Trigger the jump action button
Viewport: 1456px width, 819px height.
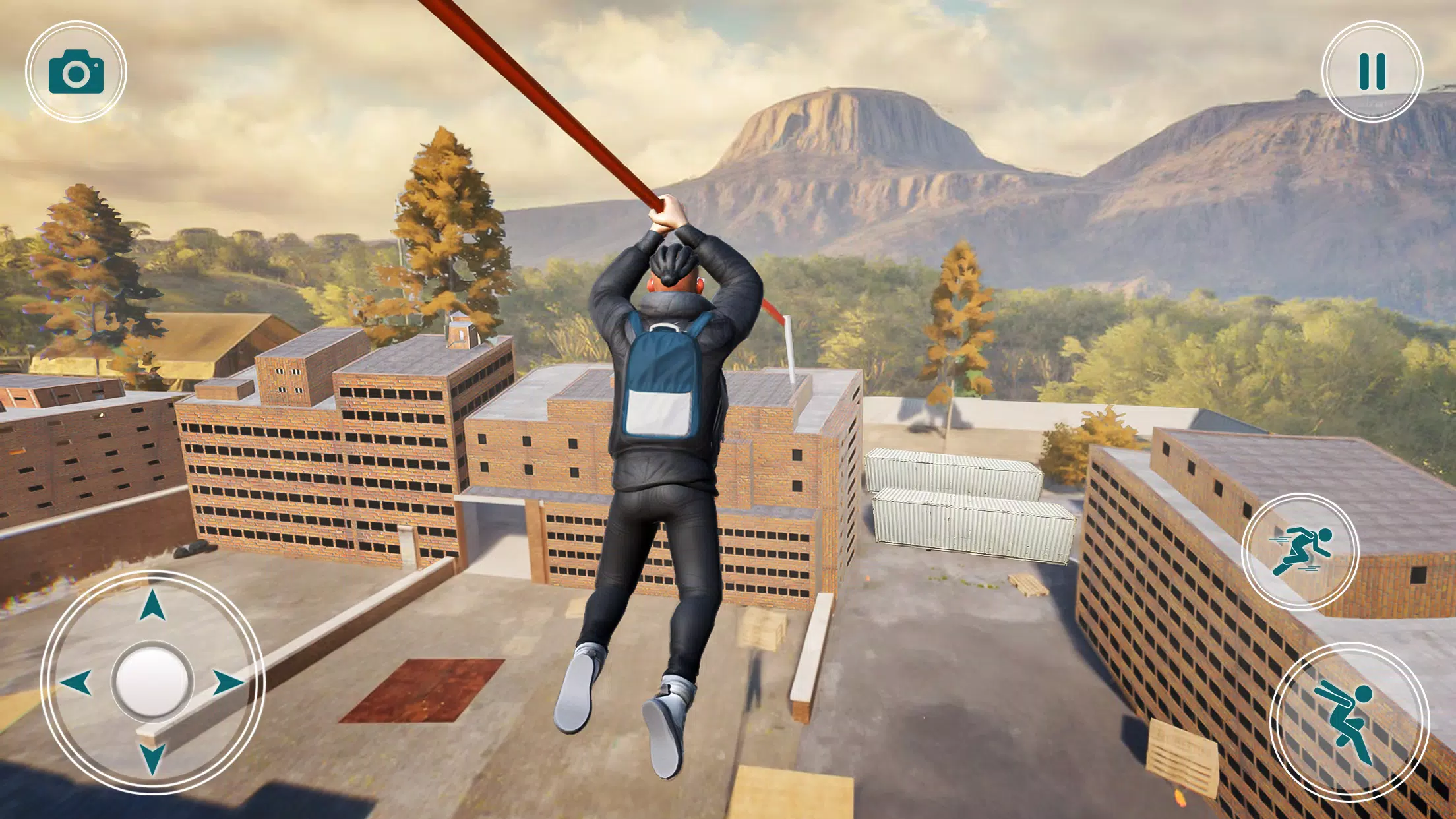point(1349,721)
